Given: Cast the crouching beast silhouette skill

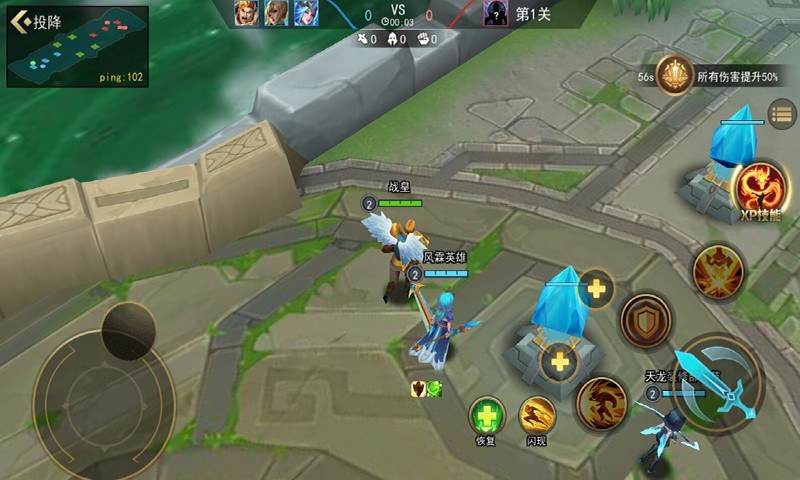Looking at the screenshot, I should pyautogui.click(x=601, y=403).
